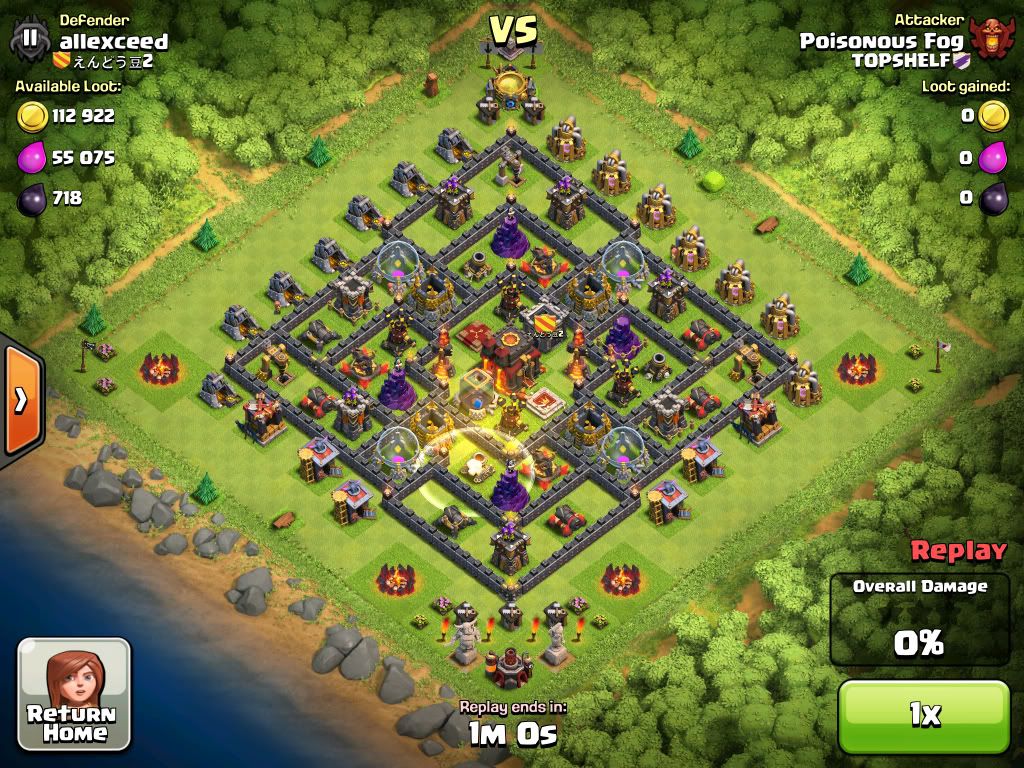The width and height of the screenshot is (1024, 768).
Task: Open the attacker Poisonous Fog's name
Action: (881, 41)
